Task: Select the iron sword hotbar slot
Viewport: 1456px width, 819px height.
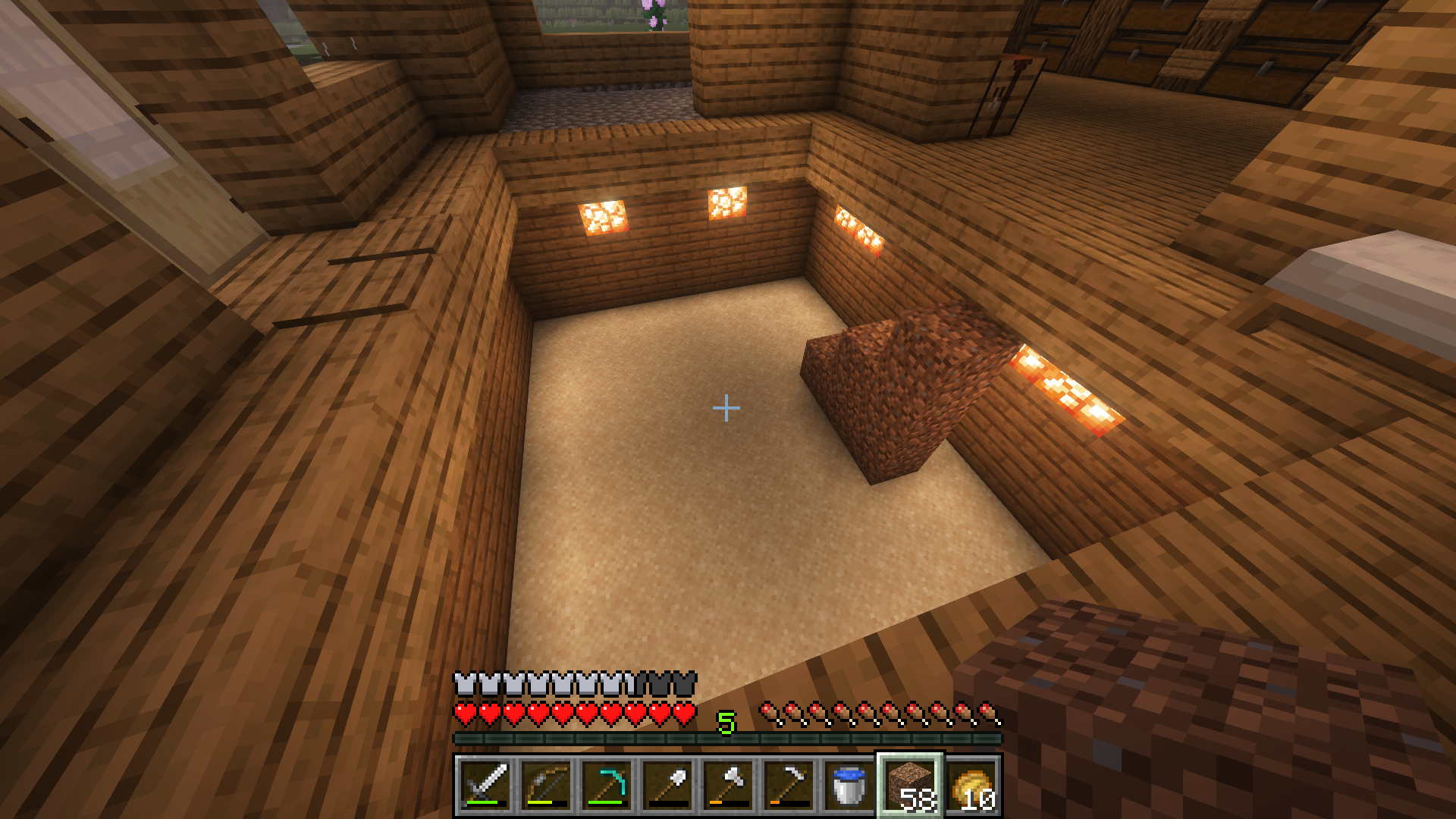Action: (x=485, y=785)
